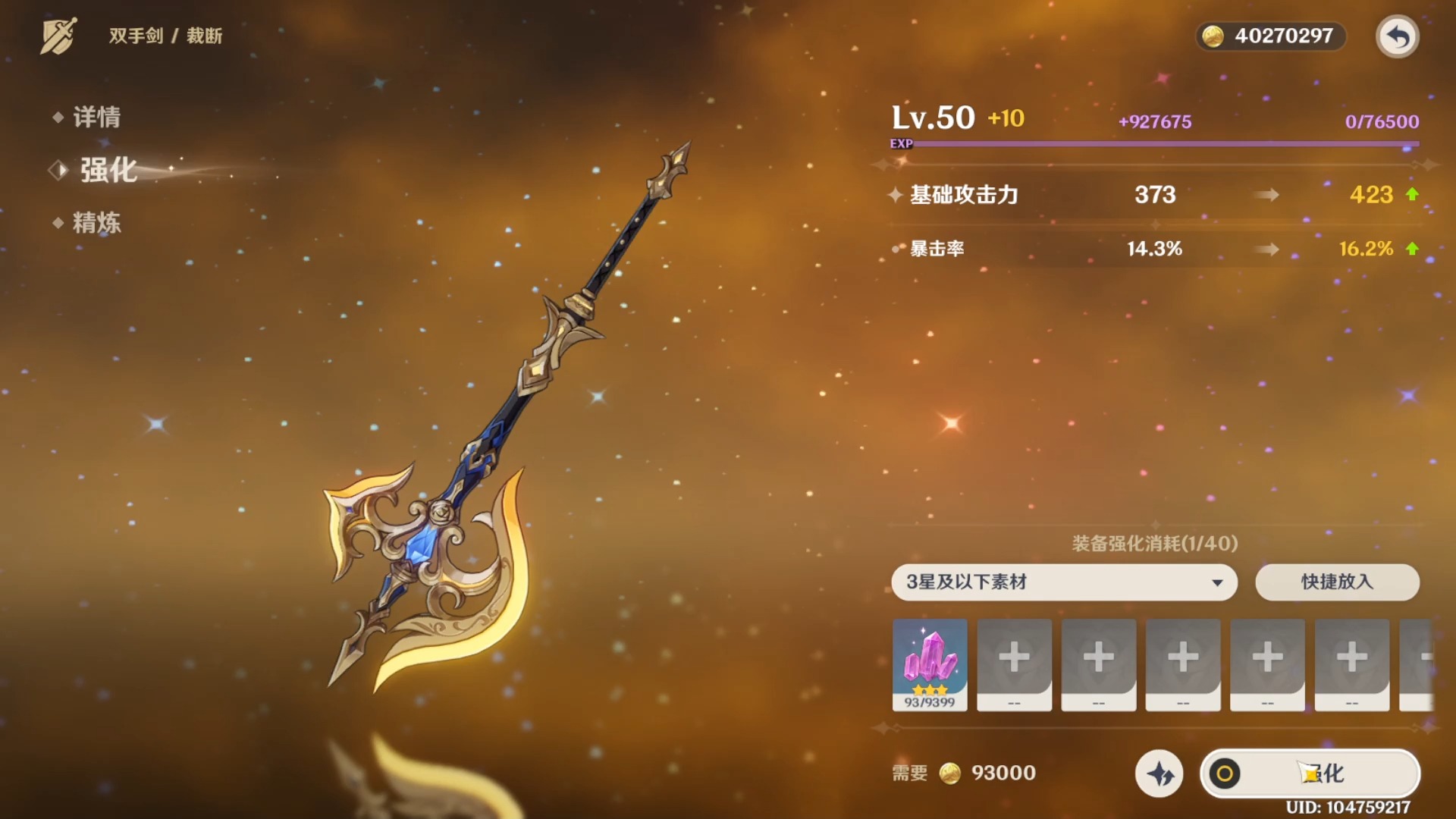Screen dimensions: 1456x819
Task: Switch to the 强化 enhance tab
Action: click(108, 170)
